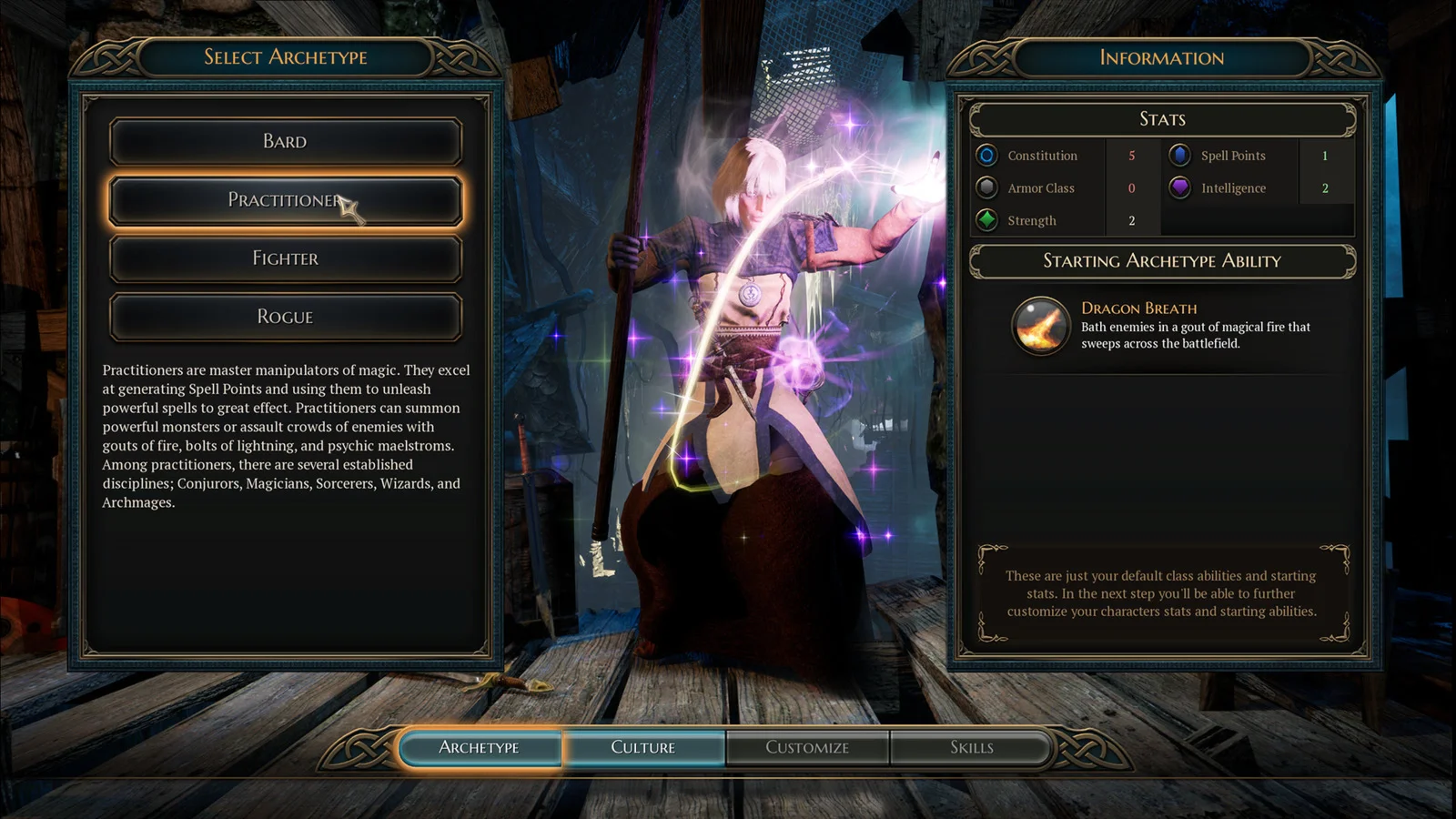This screenshot has height=819, width=1456.
Task: Switch to the Archetype tab
Action: click(x=480, y=748)
